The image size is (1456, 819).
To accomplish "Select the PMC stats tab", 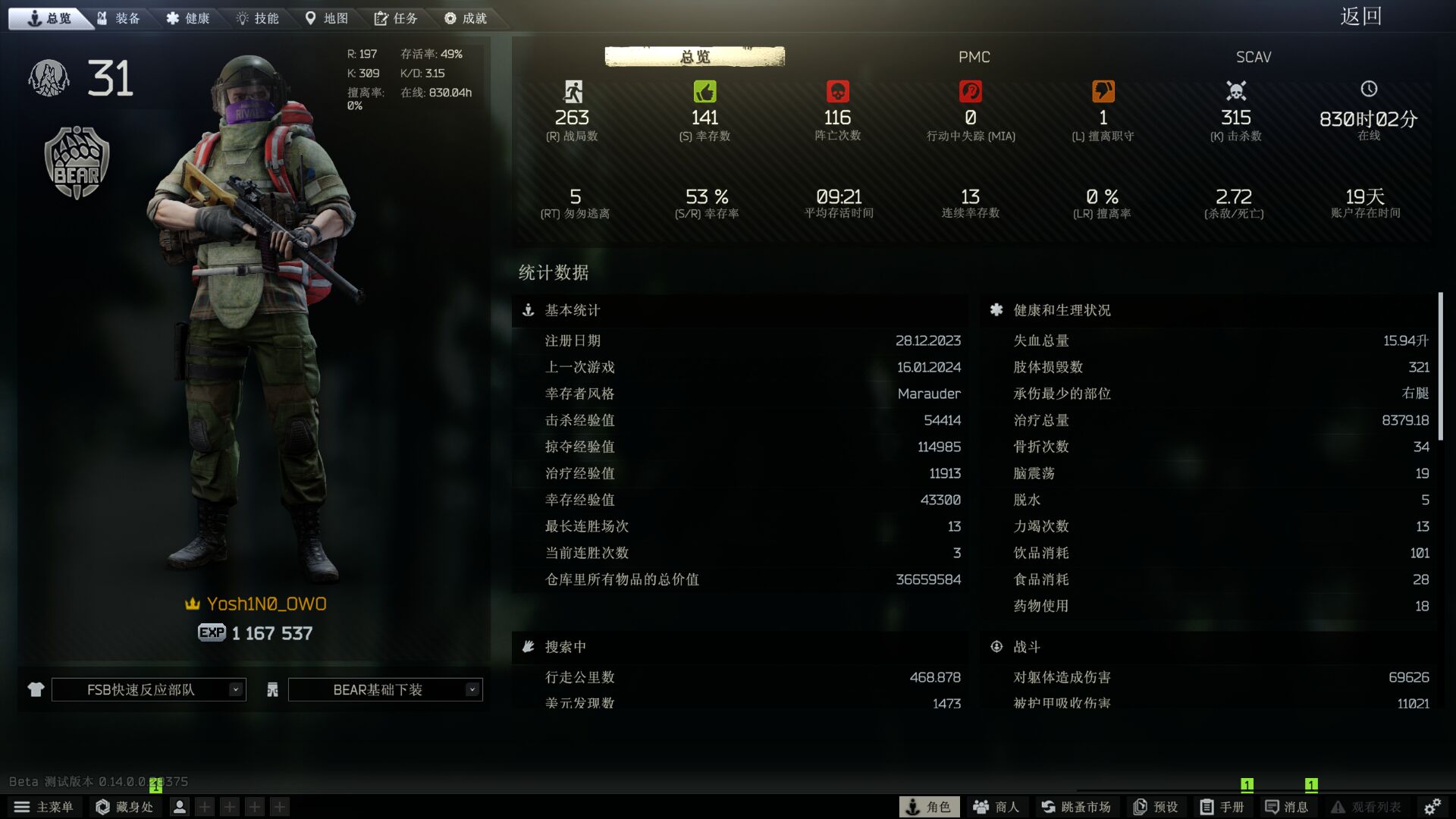I will (974, 57).
